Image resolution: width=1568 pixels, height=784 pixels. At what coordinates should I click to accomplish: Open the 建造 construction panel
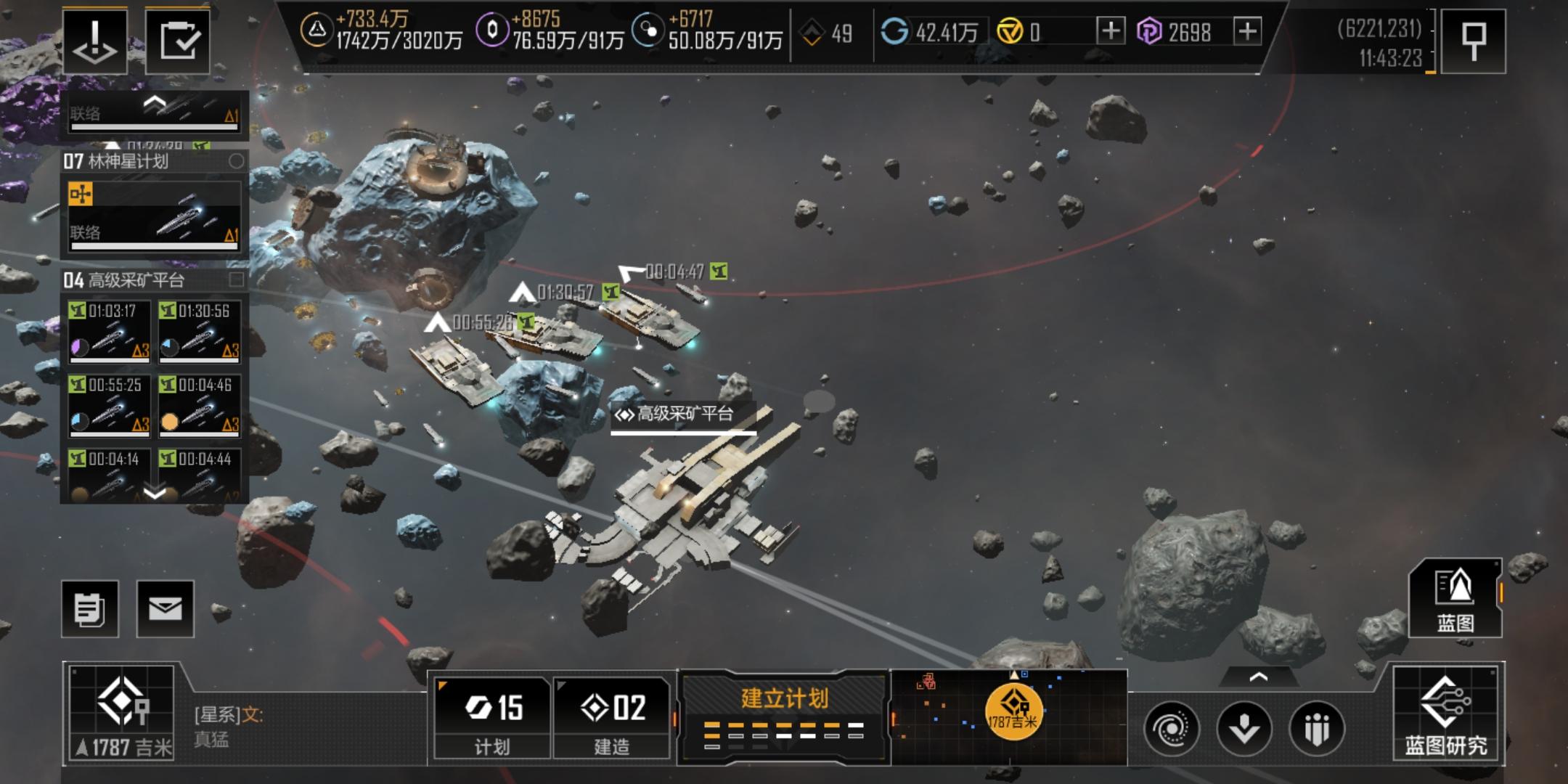[612, 716]
